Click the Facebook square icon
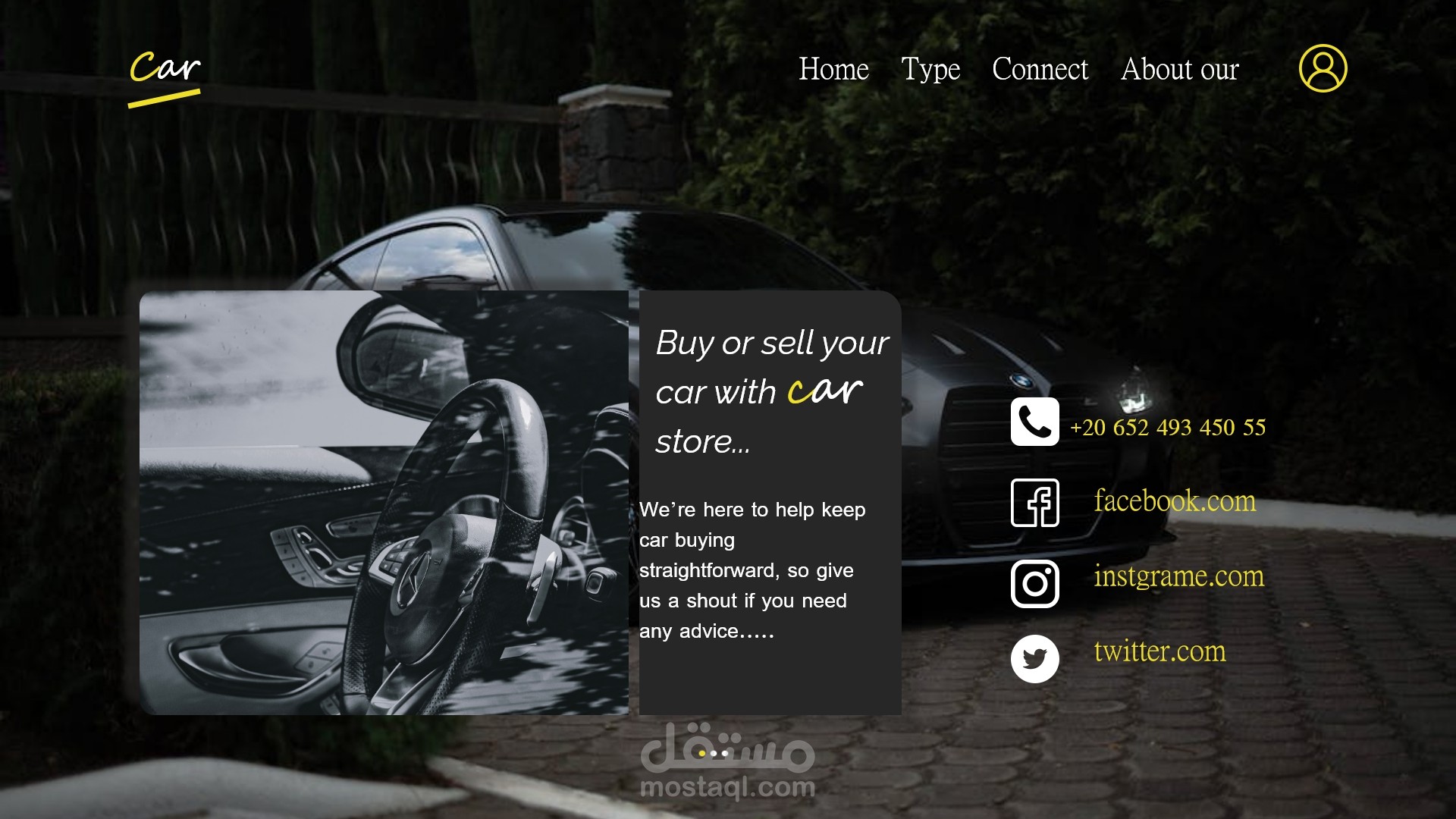 point(1034,502)
